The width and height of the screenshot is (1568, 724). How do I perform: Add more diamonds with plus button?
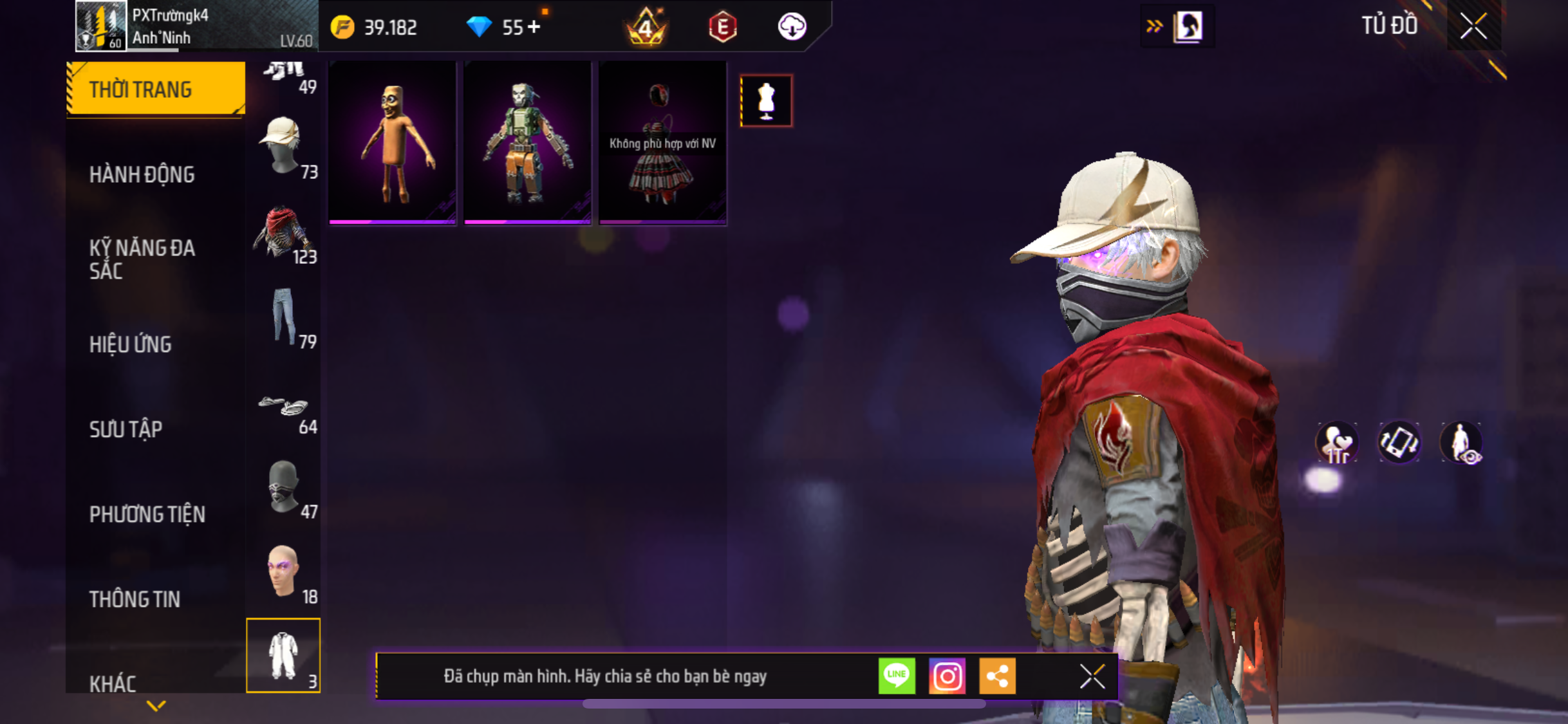point(534,27)
